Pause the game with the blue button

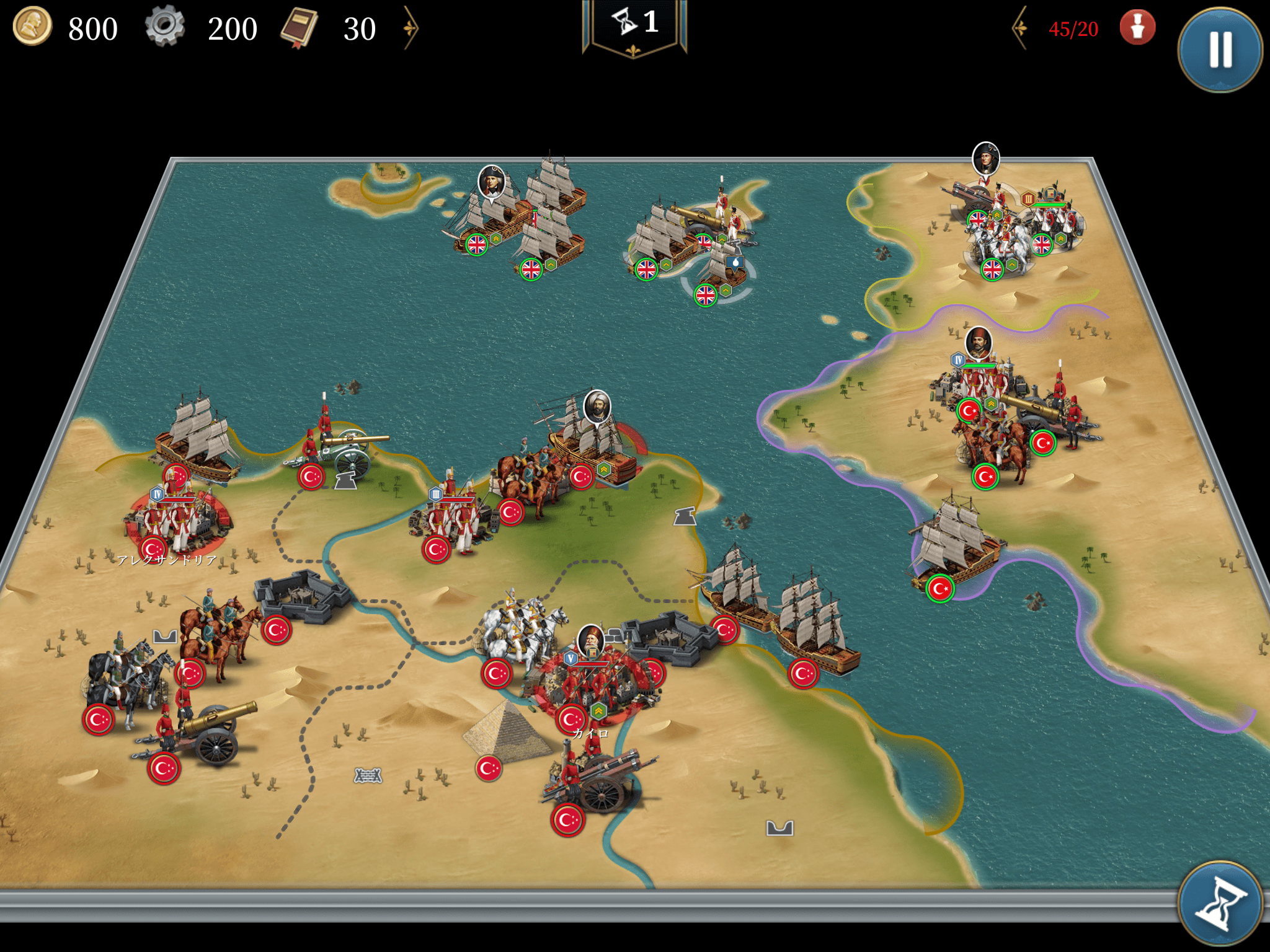[x=1220, y=50]
